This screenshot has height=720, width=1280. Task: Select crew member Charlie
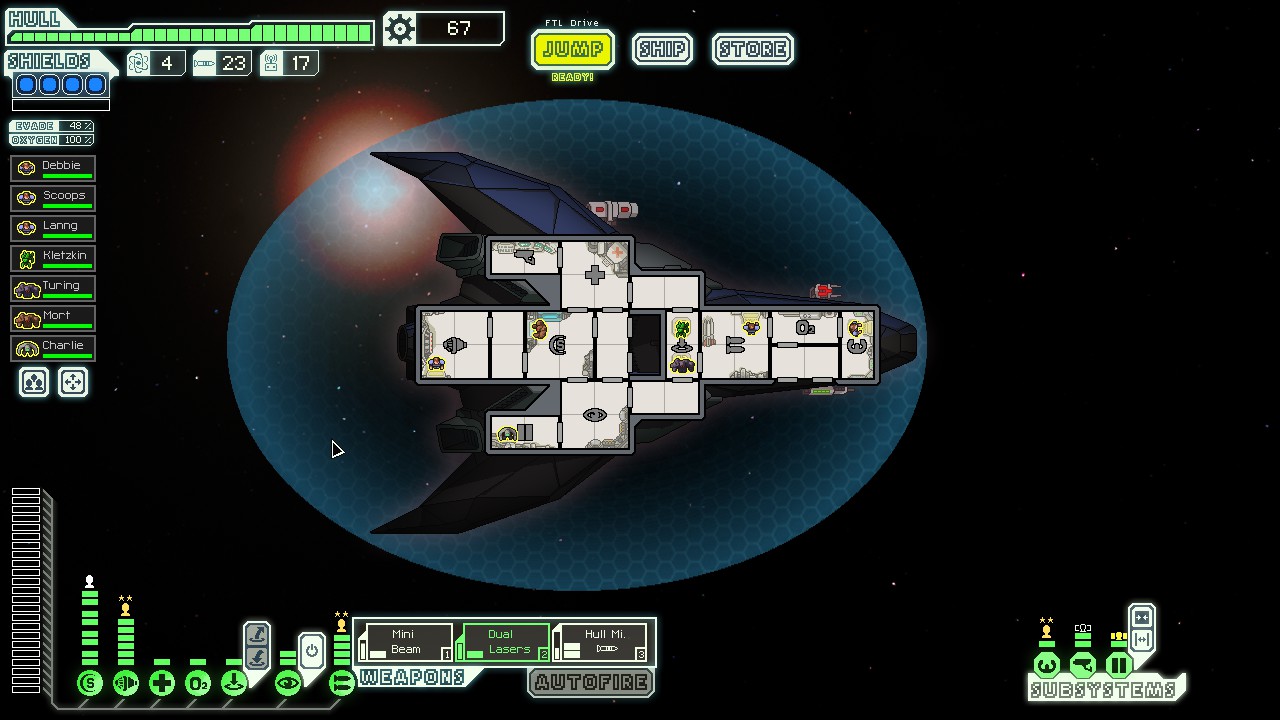click(54, 347)
